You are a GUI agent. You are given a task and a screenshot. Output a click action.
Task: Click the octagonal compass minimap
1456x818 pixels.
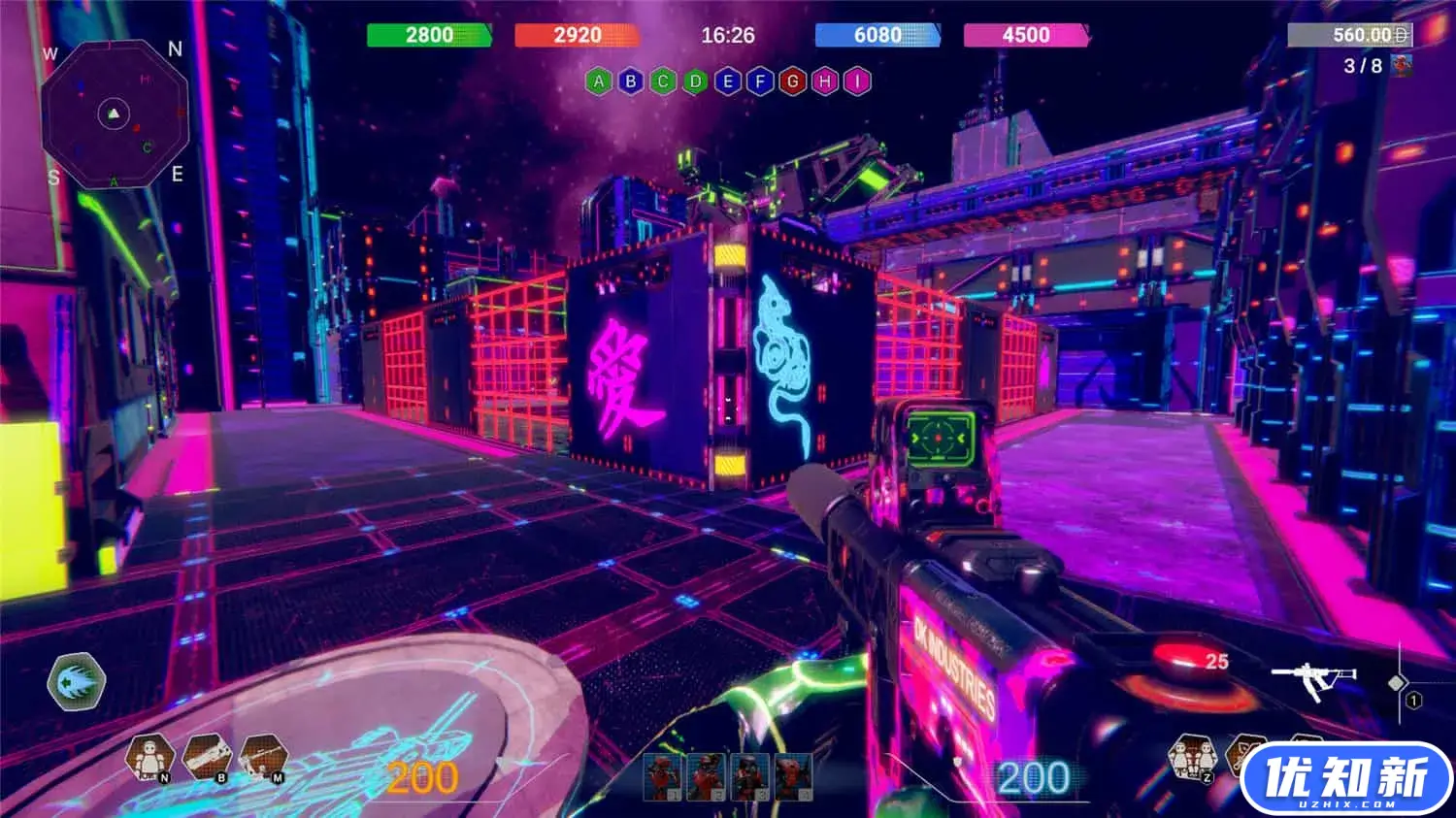click(115, 115)
